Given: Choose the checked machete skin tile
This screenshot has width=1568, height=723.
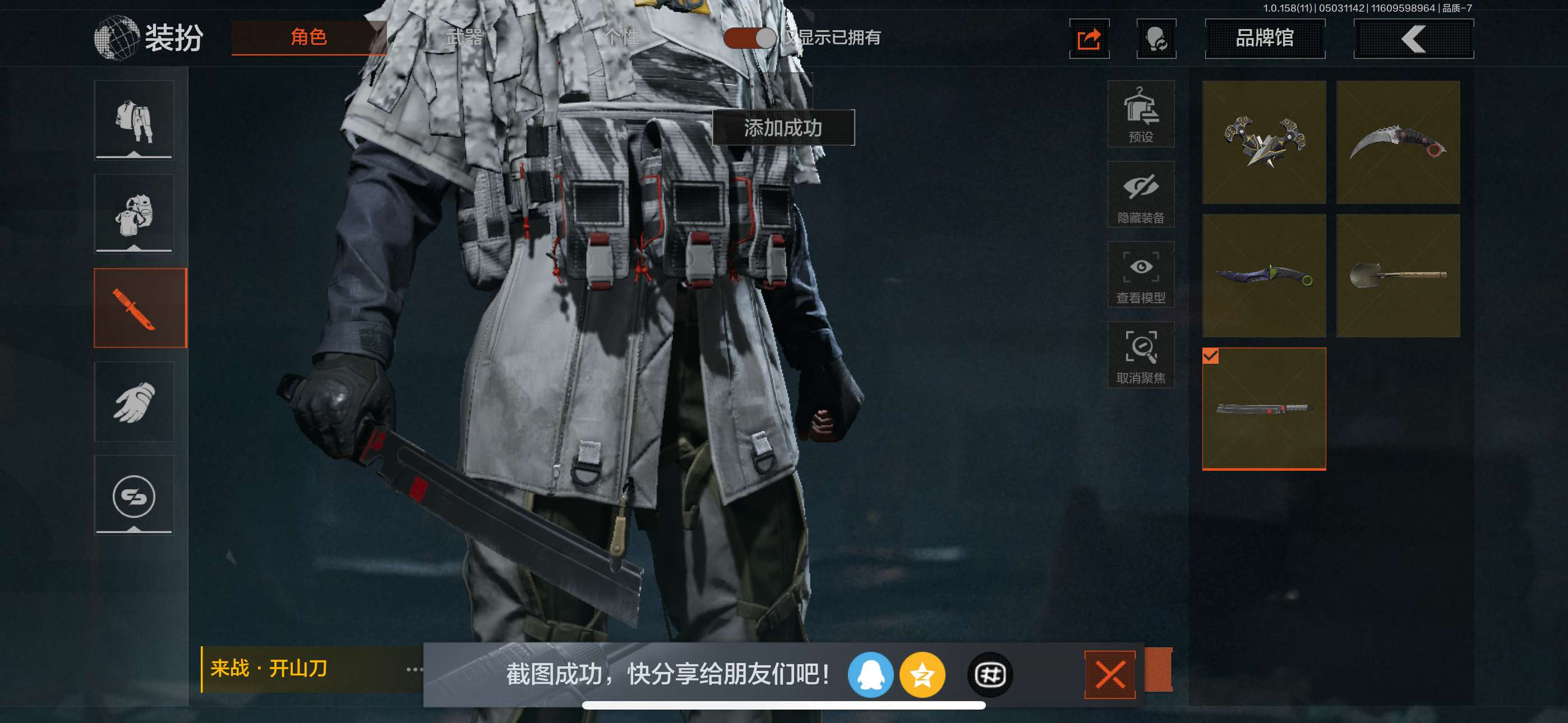Looking at the screenshot, I should click(x=1263, y=409).
